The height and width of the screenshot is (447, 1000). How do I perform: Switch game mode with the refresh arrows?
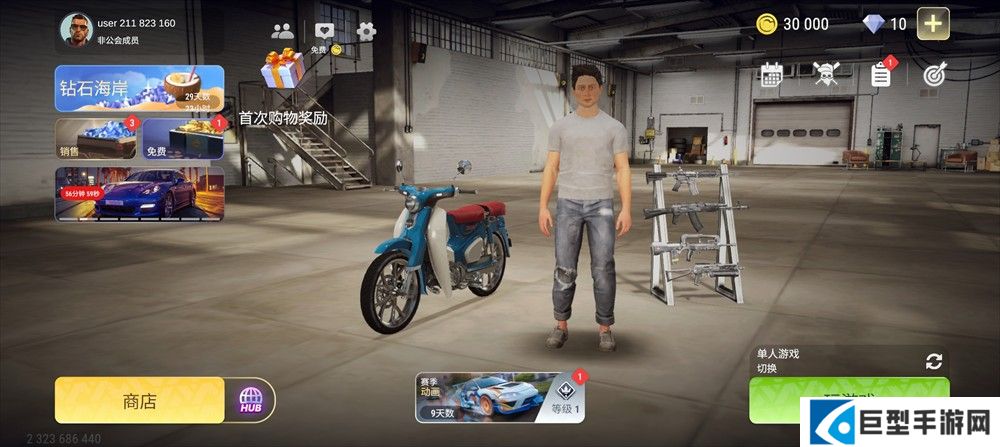tap(934, 361)
